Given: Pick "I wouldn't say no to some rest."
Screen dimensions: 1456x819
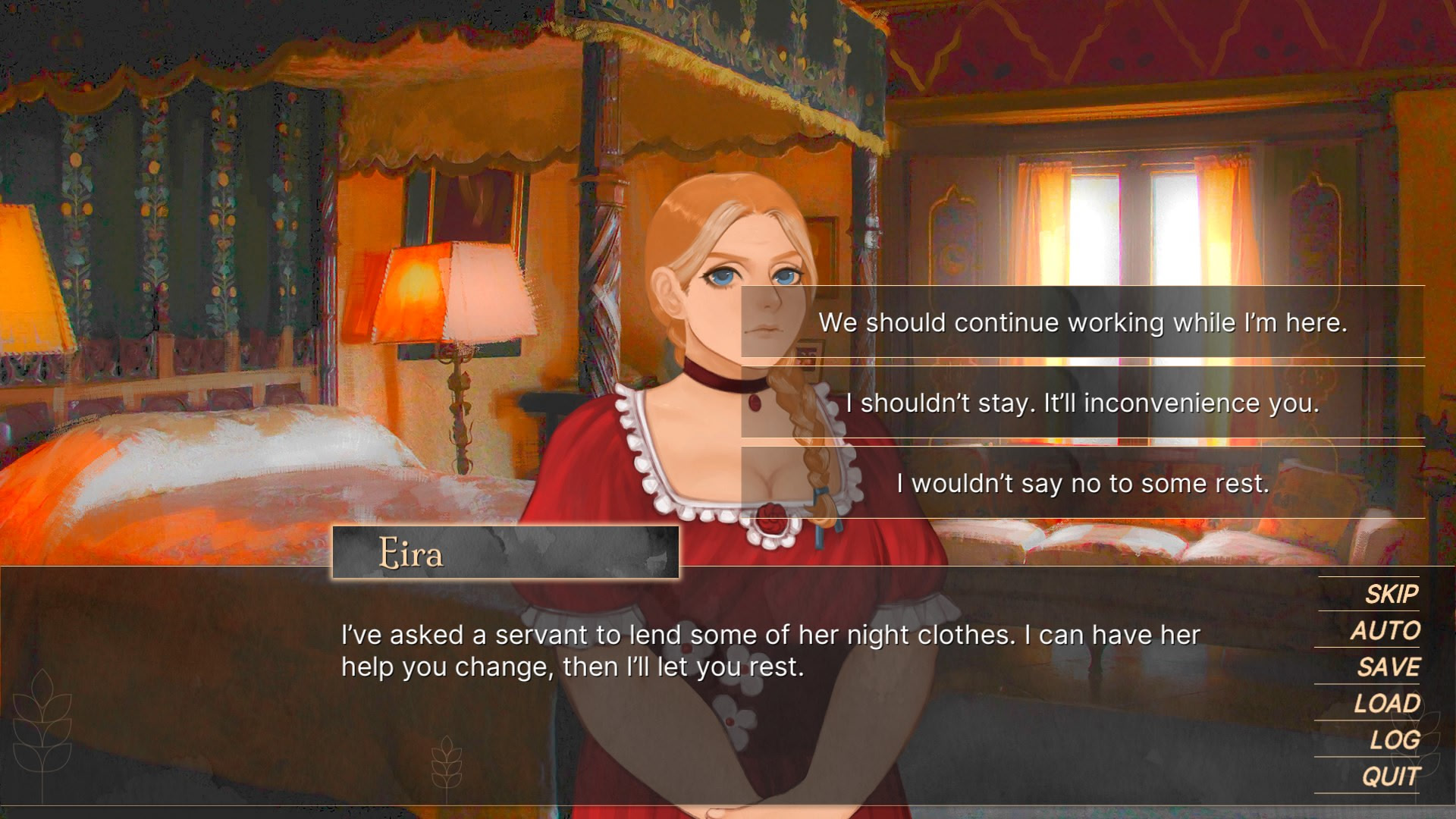Looking at the screenshot, I should (x=1082, y=483).
